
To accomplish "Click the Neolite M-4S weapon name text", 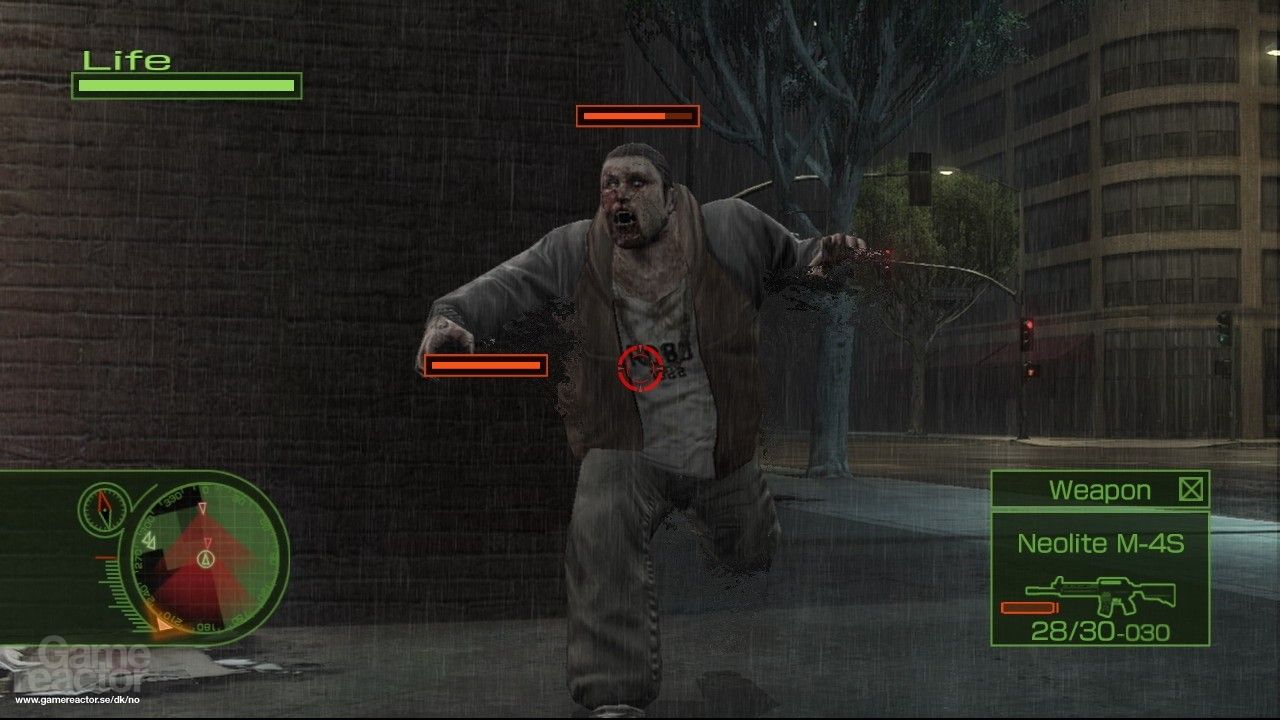I will pos(1101,543).
